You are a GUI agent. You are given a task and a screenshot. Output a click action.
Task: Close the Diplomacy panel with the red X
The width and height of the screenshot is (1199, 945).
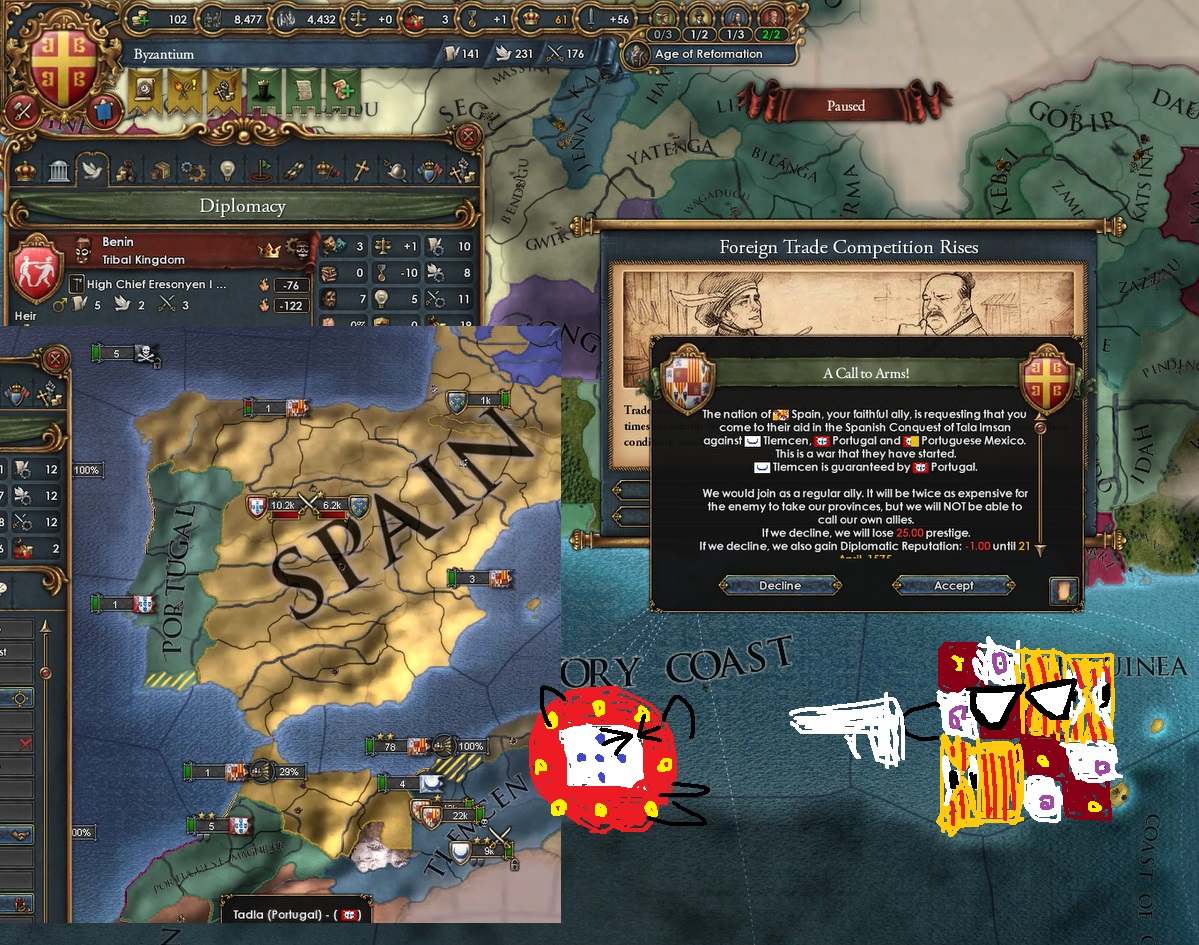coord(468,136)
